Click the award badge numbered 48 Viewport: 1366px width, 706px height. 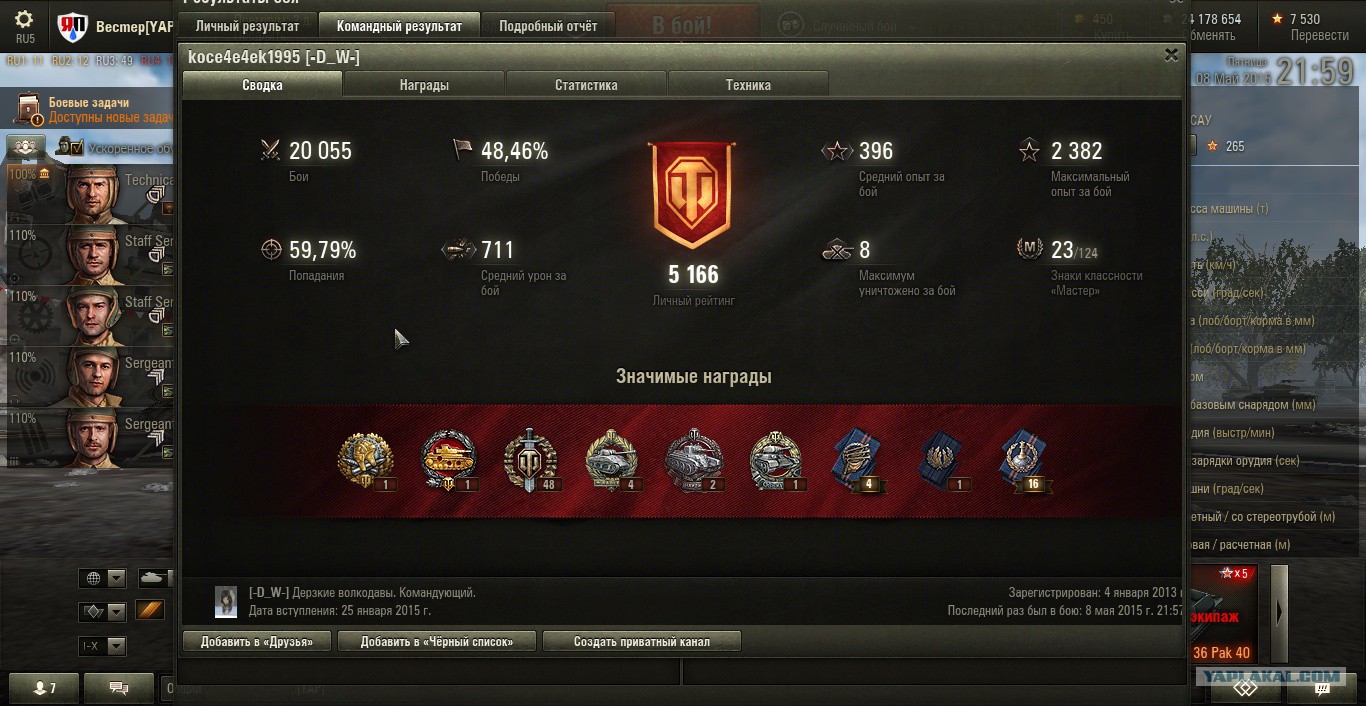pos(529,462)
